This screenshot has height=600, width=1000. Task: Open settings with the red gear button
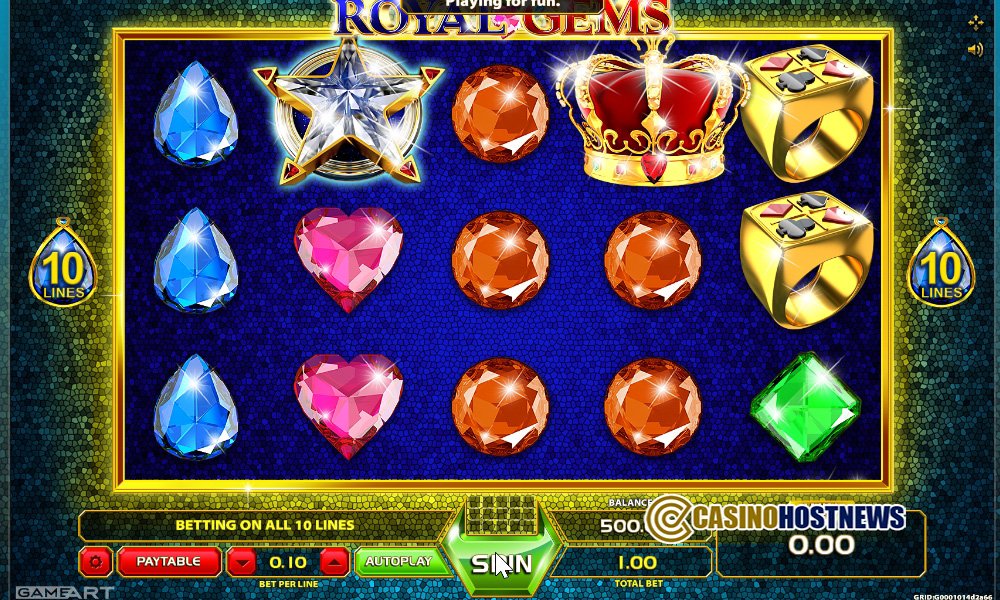[96, 562]
